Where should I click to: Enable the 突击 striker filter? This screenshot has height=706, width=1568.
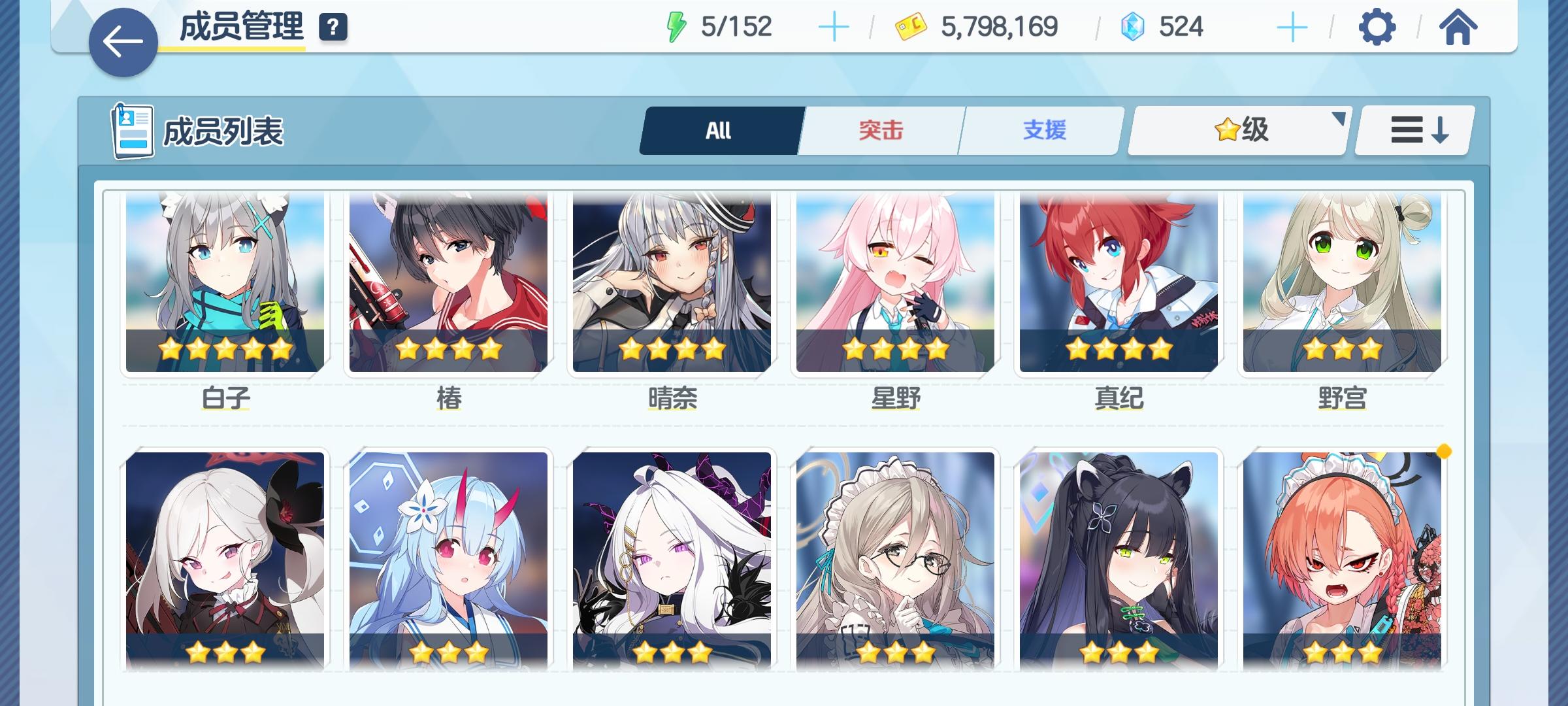(879, 129)
